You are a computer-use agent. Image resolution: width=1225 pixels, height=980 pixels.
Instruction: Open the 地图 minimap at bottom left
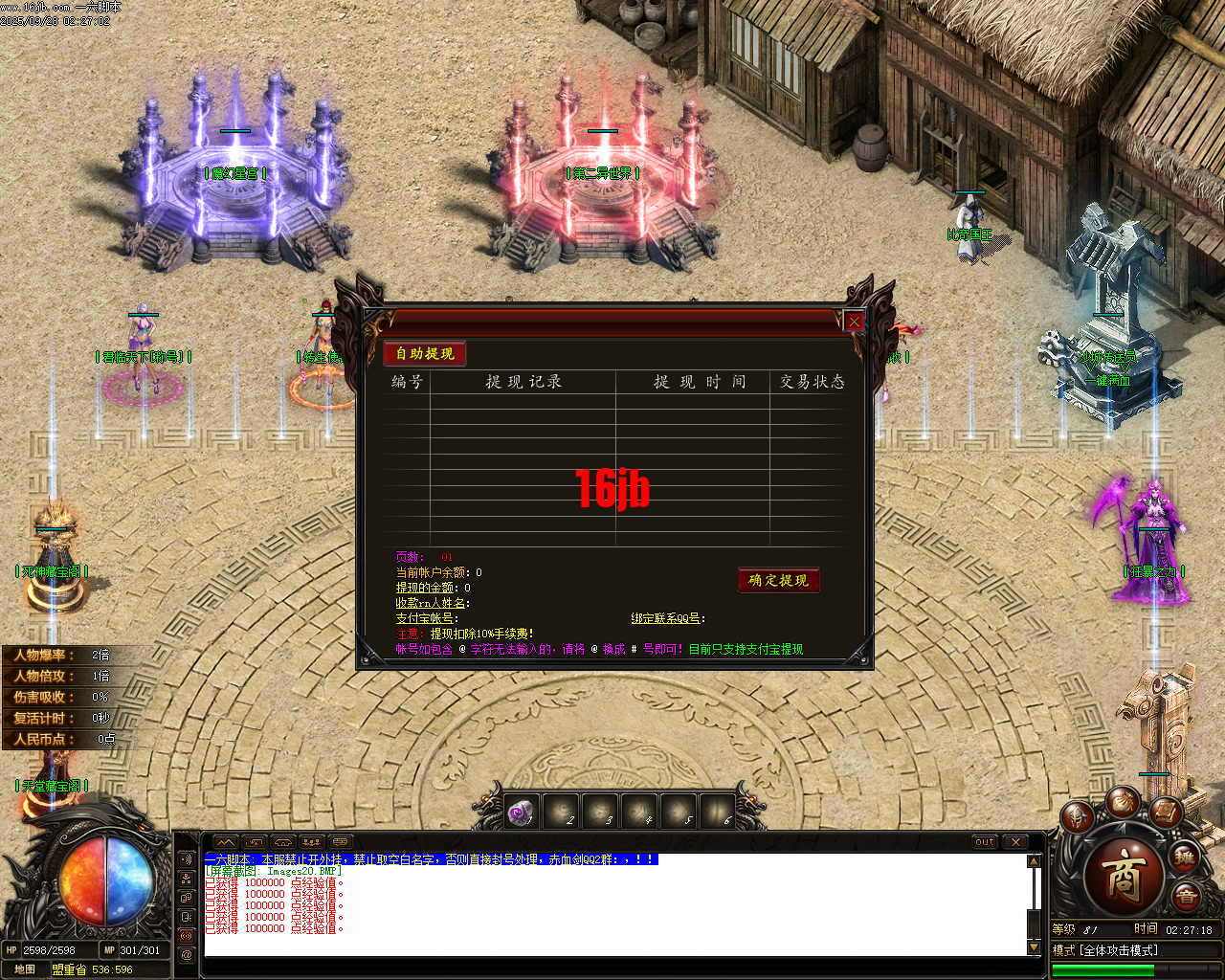[x=24, y=971]
